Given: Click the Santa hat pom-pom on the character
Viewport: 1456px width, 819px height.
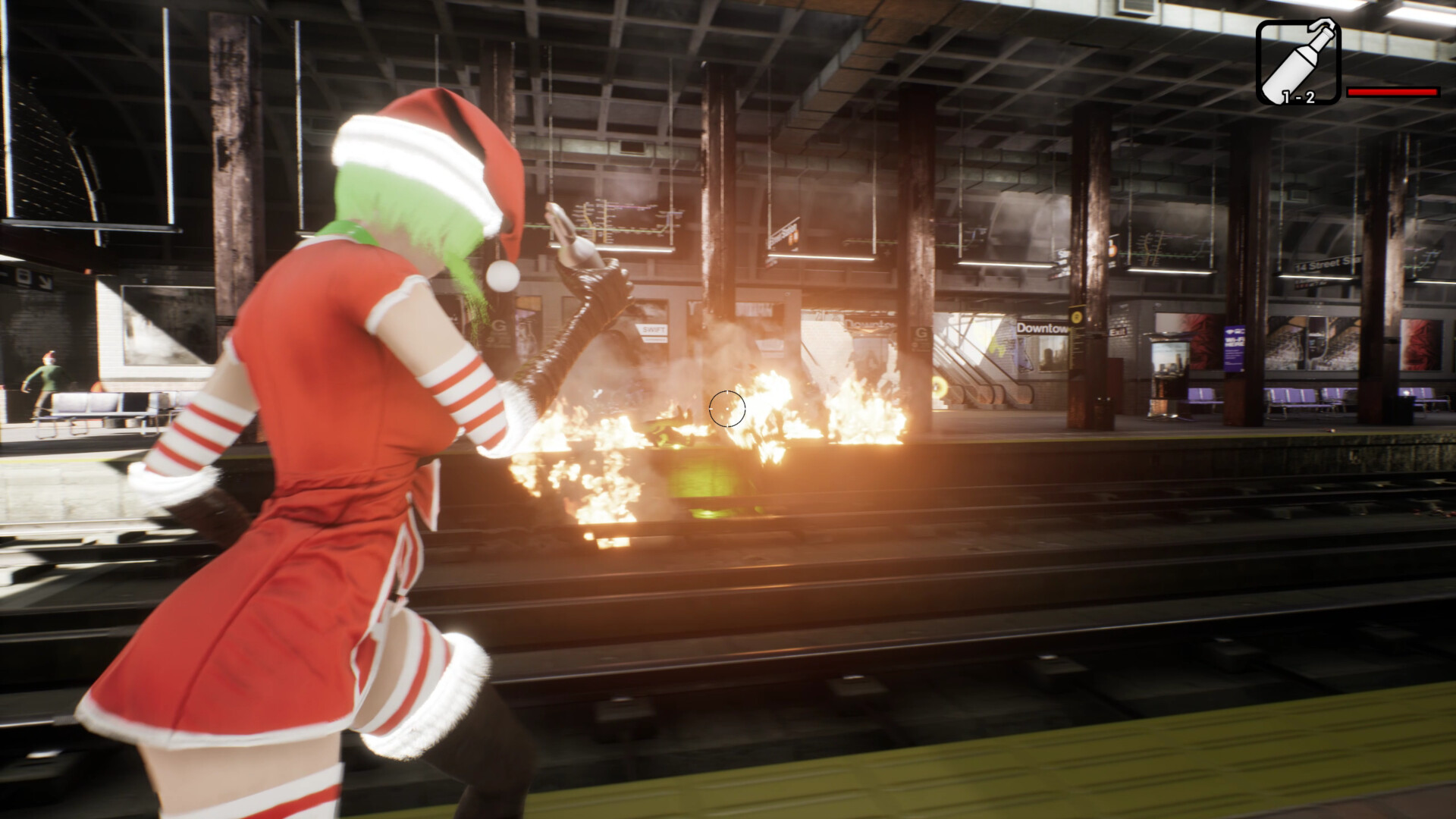Looking at the screenshot, I should pos(502,275).
